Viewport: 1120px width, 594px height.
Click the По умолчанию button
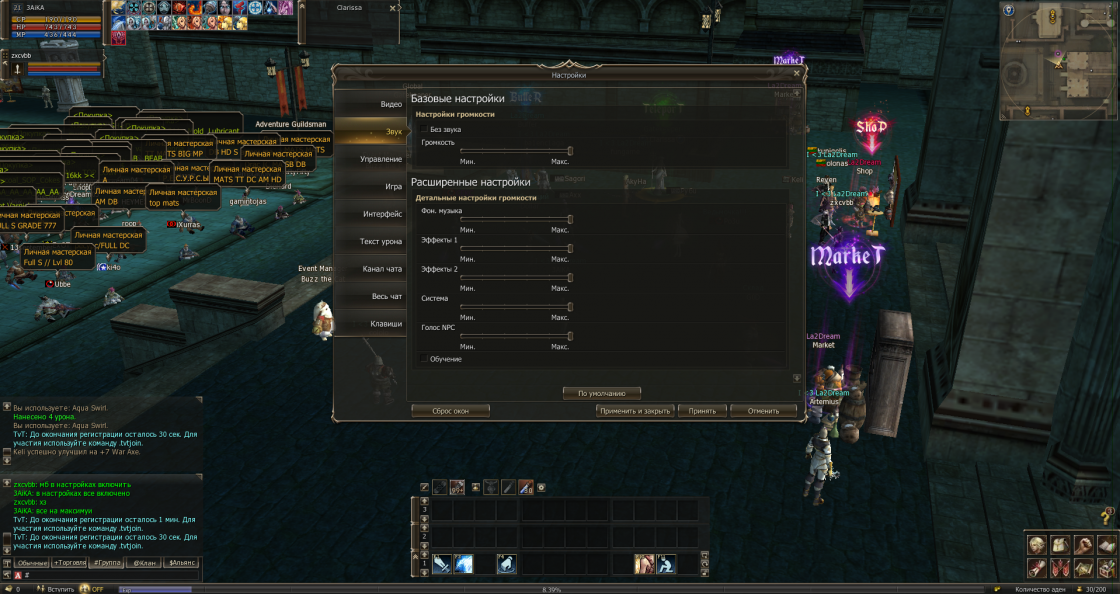pyautogui.click(x=602, y=394)
